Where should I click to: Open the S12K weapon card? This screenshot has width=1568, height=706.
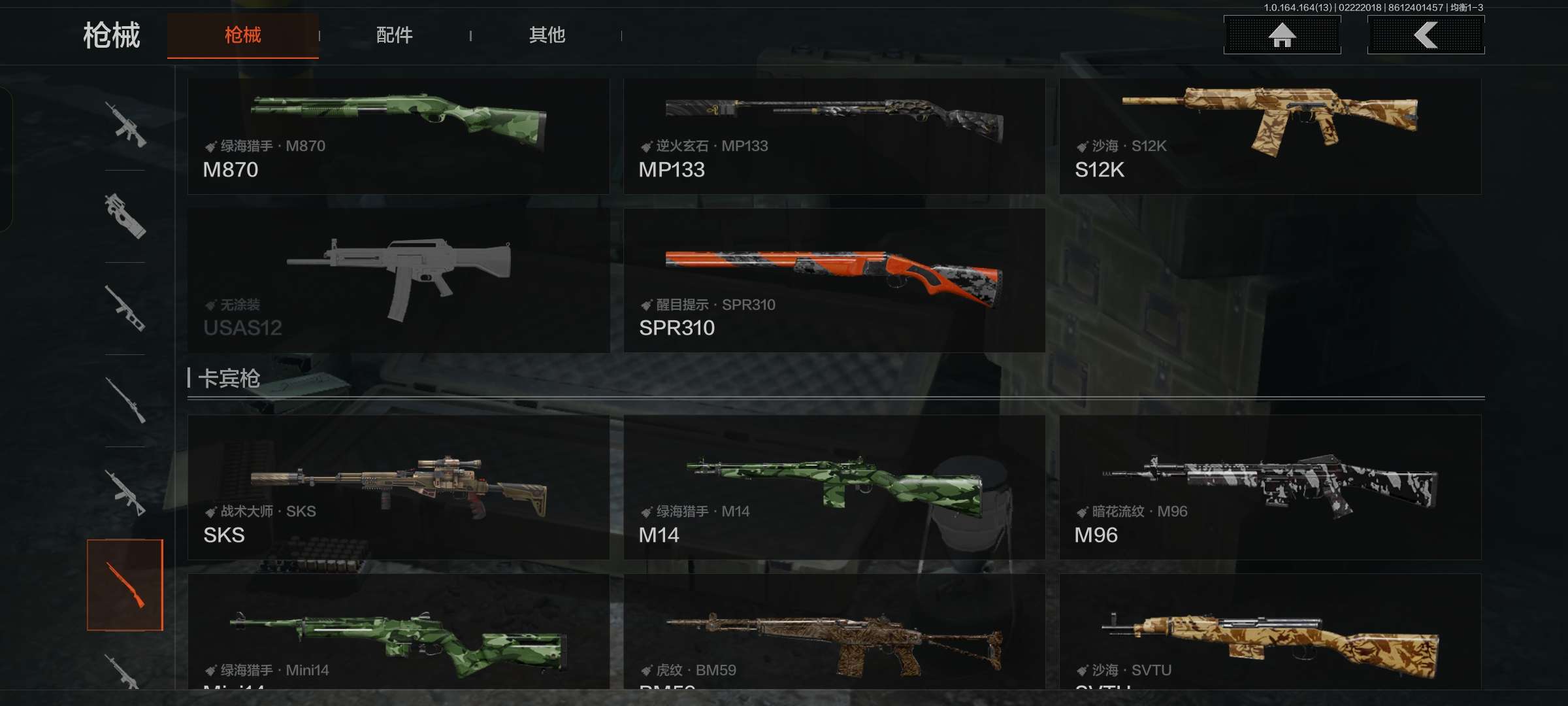[1269, 136]
